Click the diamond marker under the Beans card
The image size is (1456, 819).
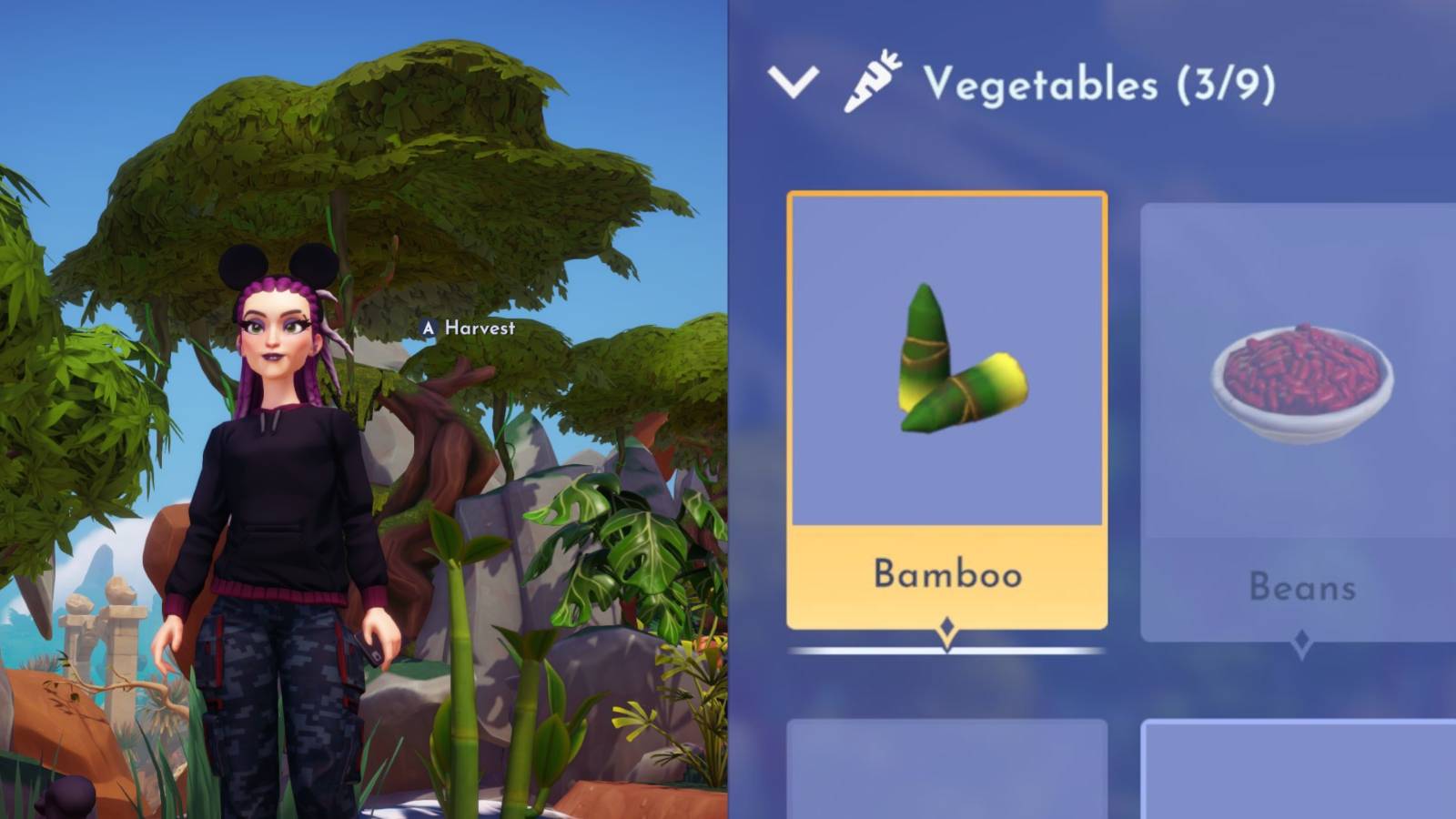1301,637
